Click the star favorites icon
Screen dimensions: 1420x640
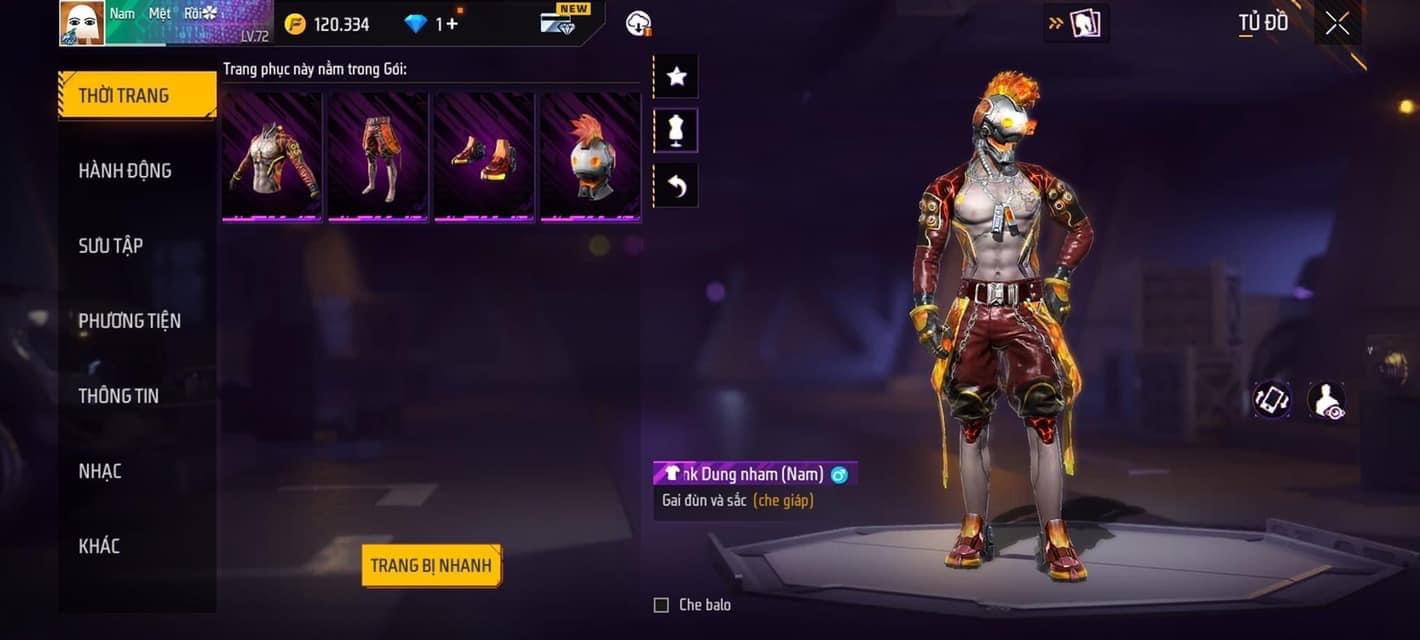(x=676, y=77)
